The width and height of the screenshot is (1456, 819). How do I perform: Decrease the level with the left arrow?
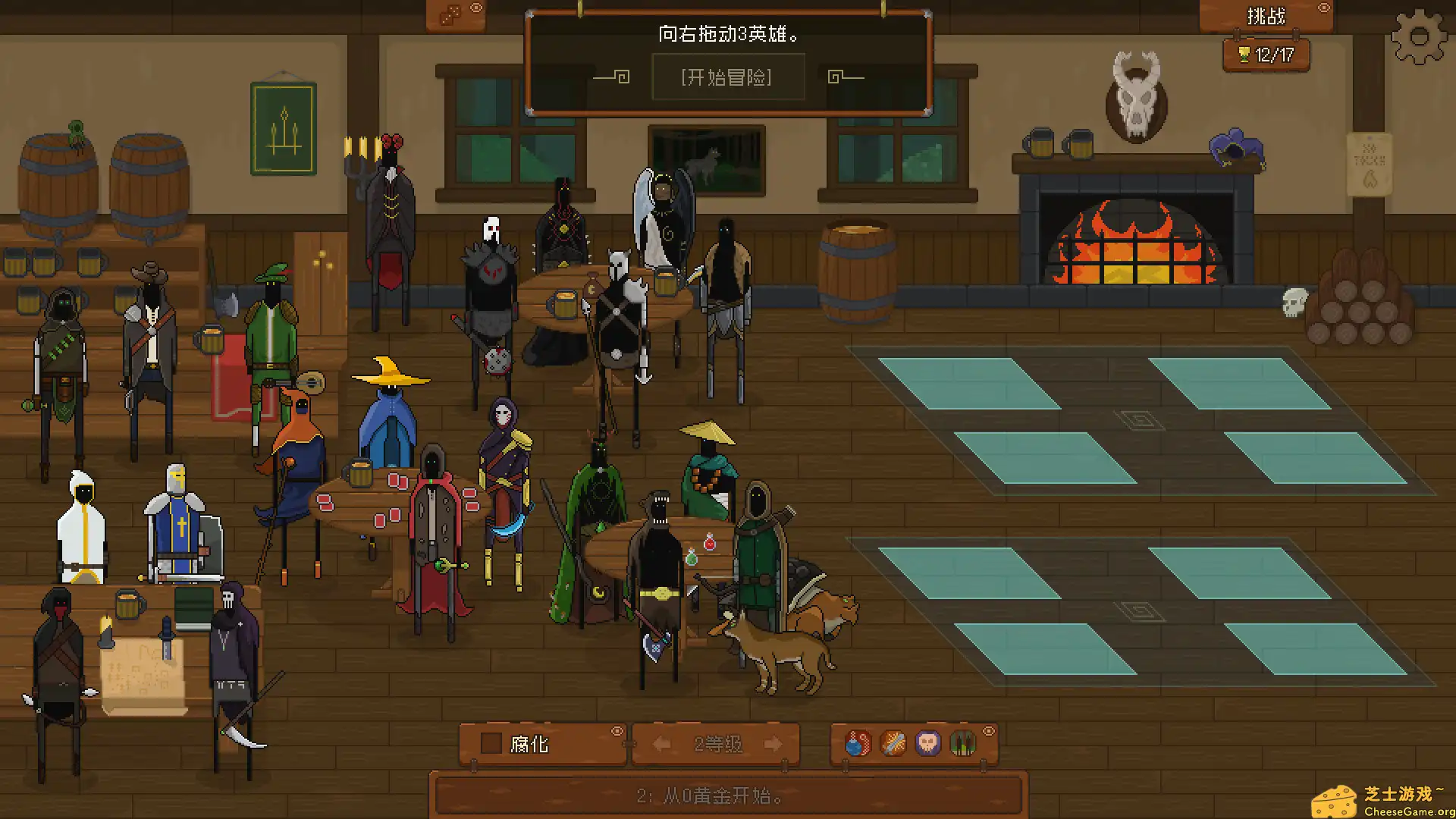click(x=661, y=744)
